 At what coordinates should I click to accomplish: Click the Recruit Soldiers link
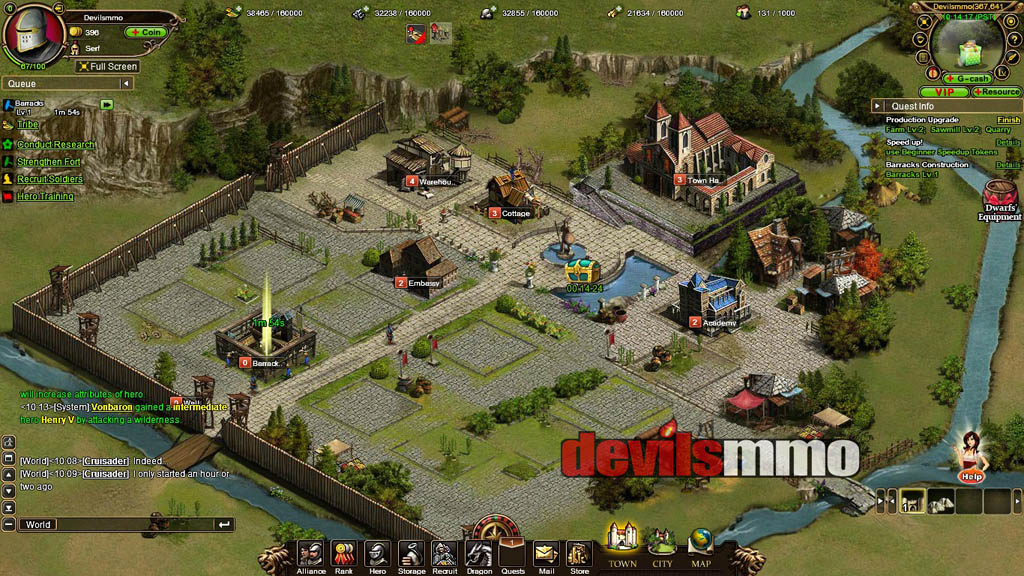pyautogui.click(x=50, y=179)
